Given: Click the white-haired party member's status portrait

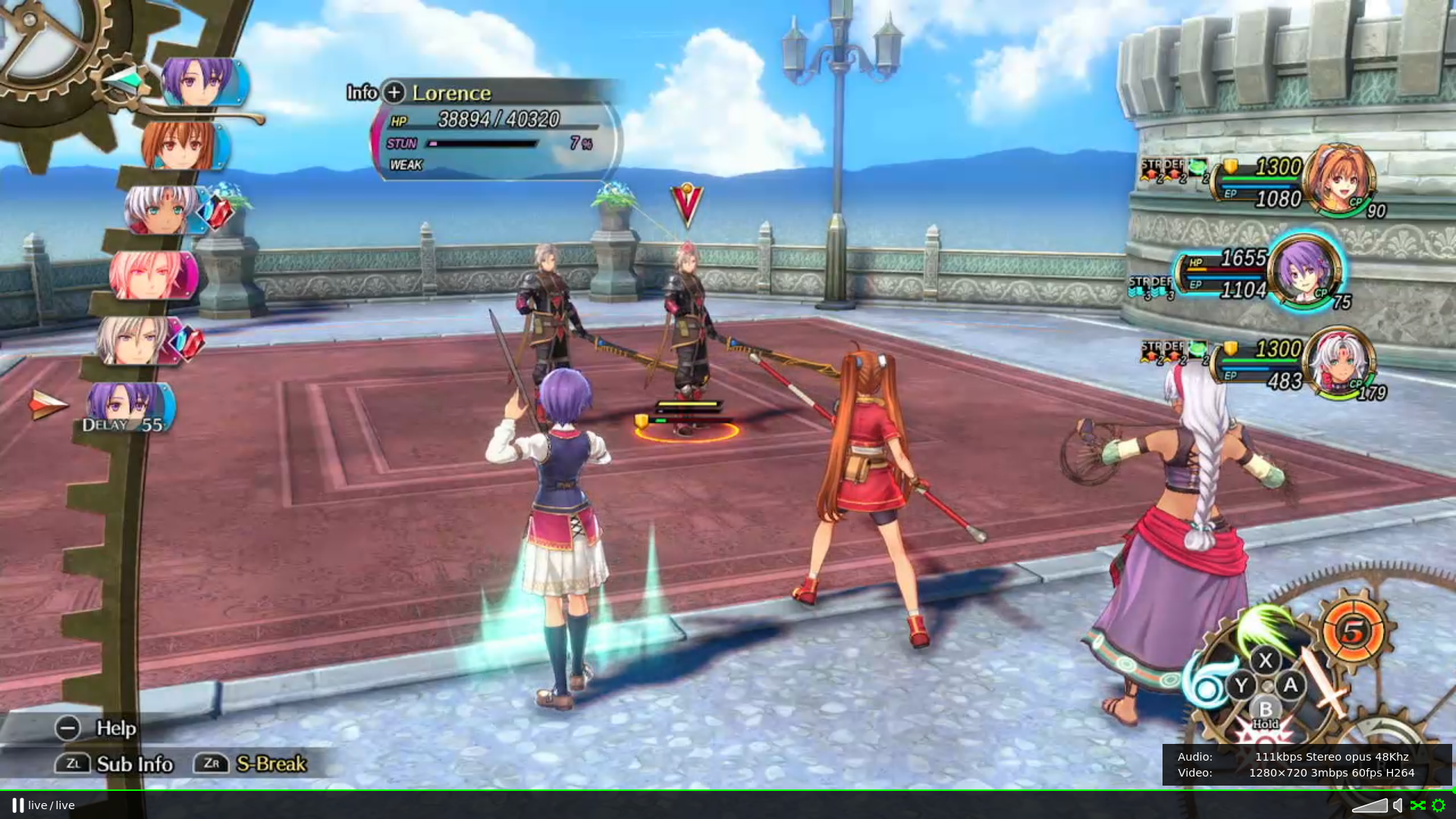Looking at the screenshot, I should (1341, 362).
